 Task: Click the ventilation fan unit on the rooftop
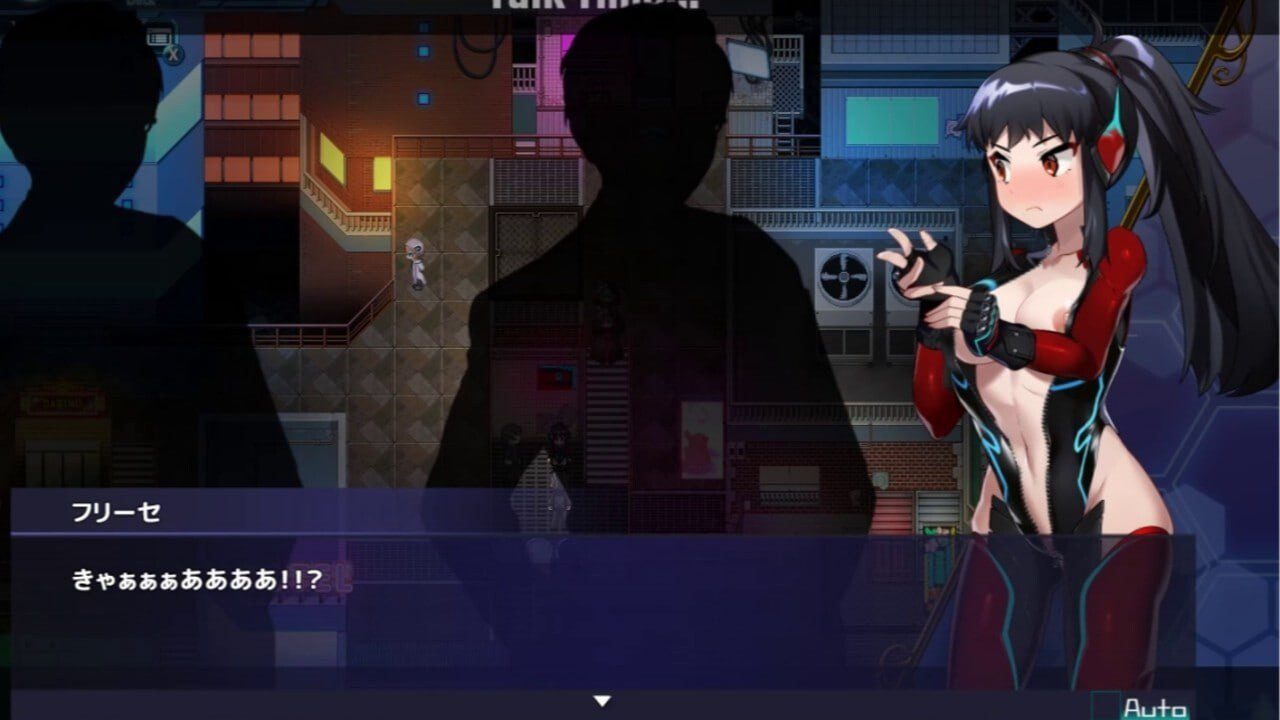pos(843,276)
